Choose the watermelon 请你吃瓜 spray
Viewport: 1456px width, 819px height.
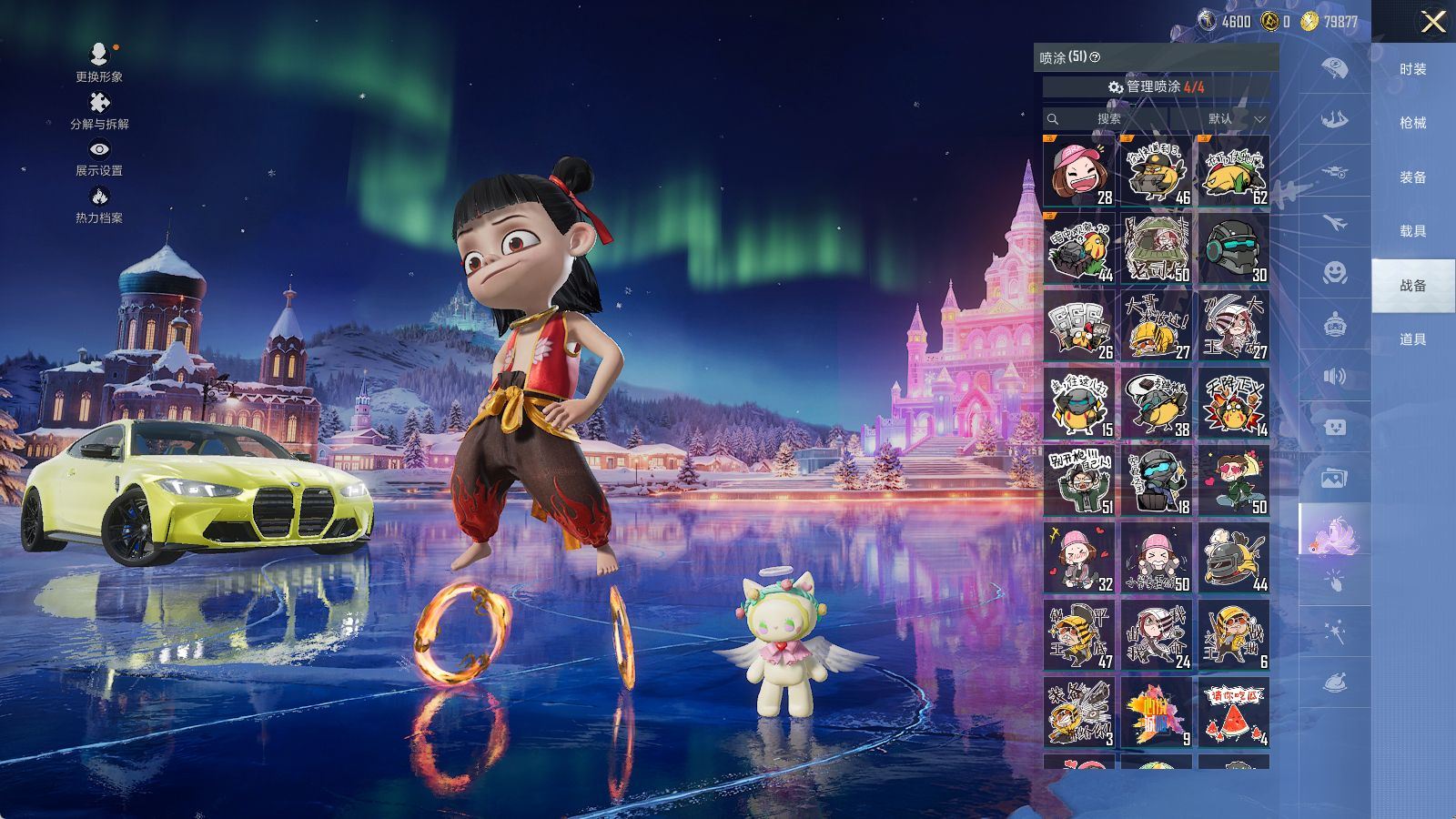point(1233,713)
